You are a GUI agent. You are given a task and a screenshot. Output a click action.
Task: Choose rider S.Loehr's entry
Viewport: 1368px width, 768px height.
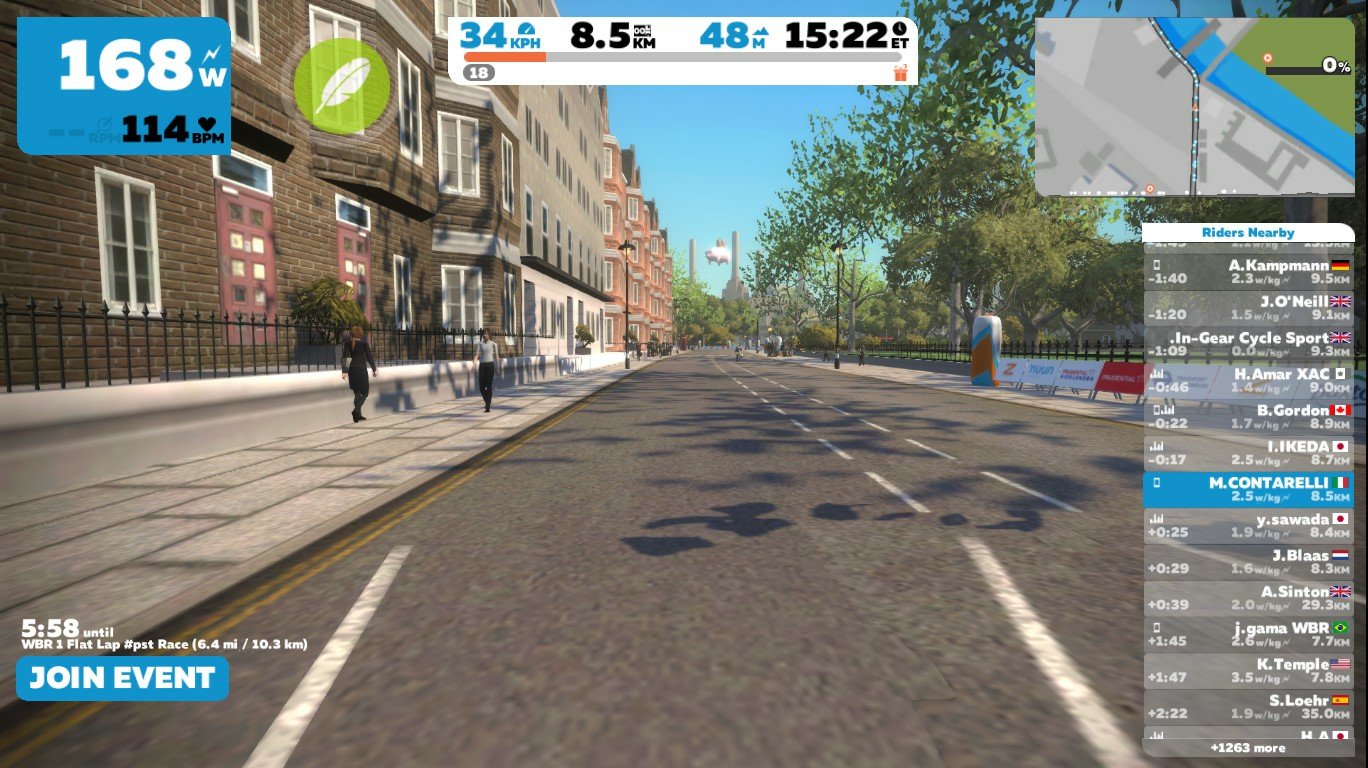pos(1248,707)
